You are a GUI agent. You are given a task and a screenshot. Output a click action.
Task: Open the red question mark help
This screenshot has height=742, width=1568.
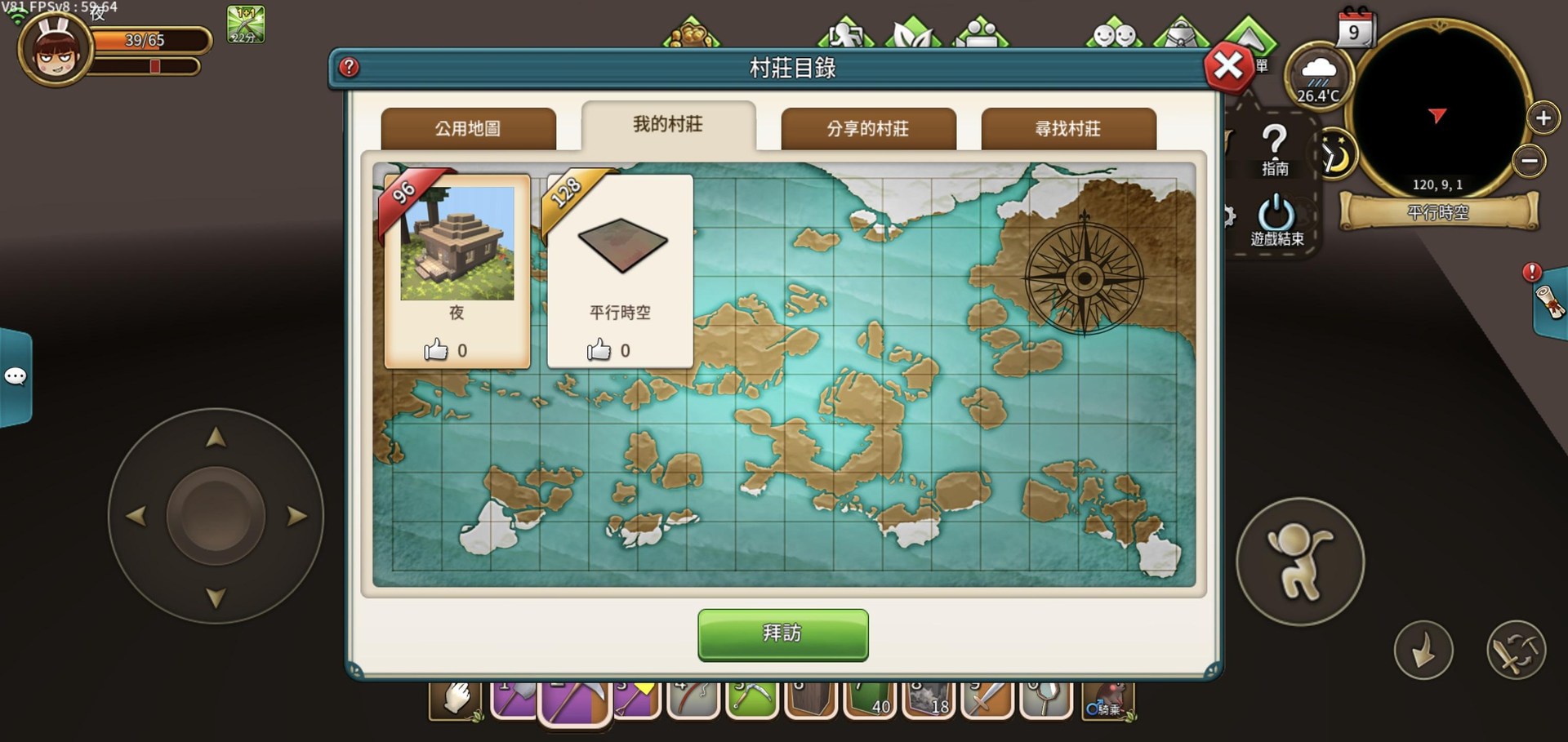349,67
